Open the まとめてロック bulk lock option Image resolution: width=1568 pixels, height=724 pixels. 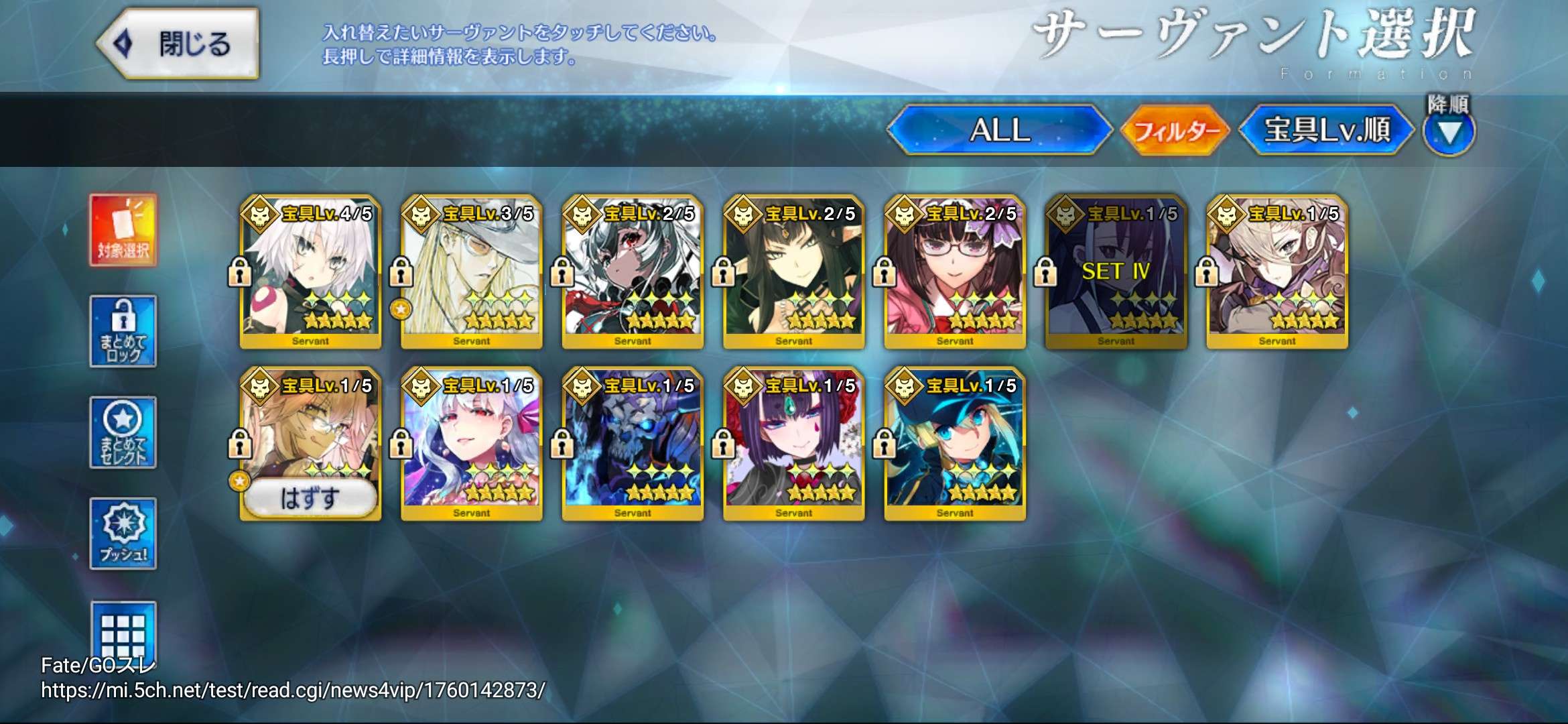pos(123,331)
